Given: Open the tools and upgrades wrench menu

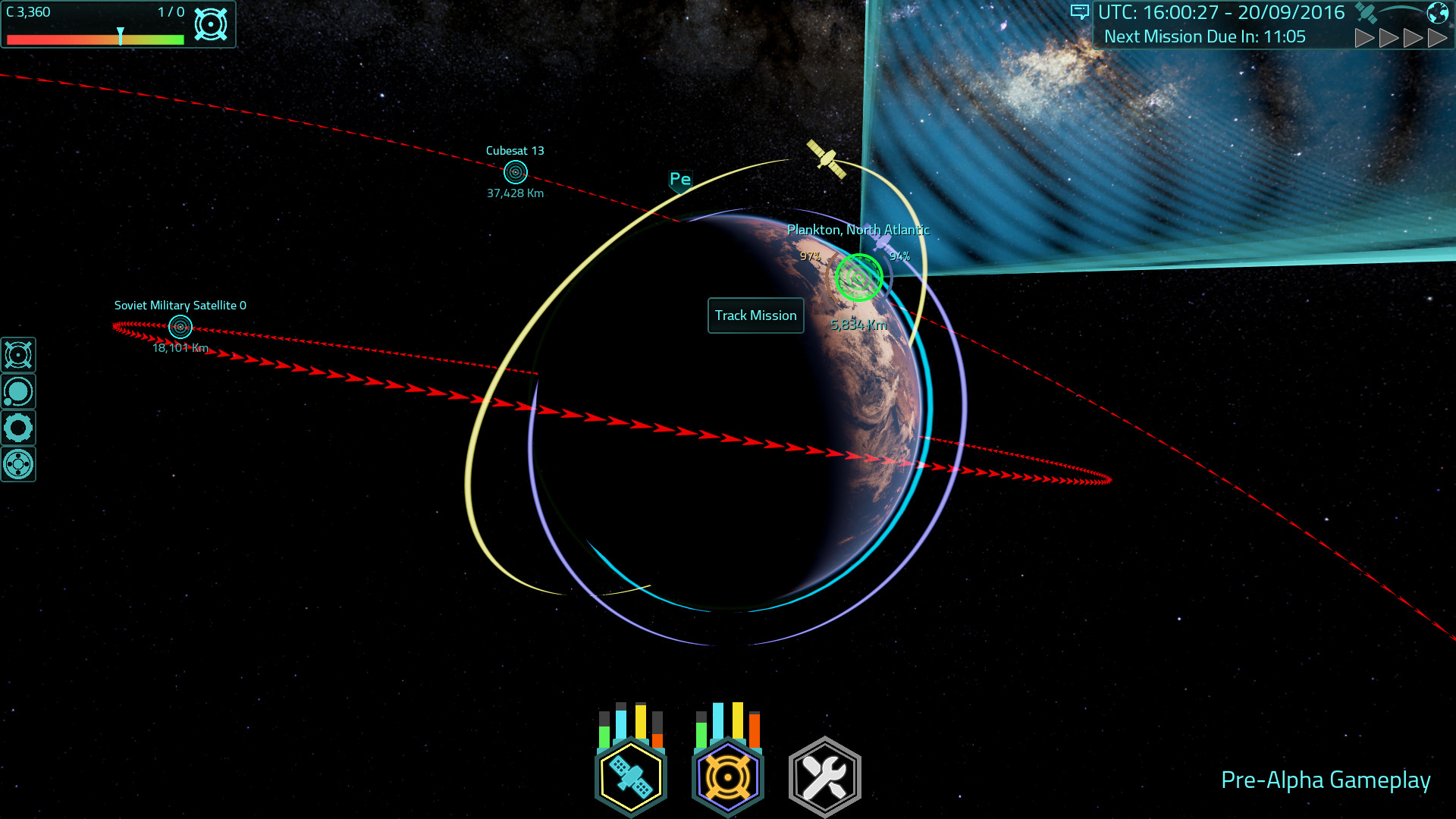Looking at the screenshot, I should point(824,775).
